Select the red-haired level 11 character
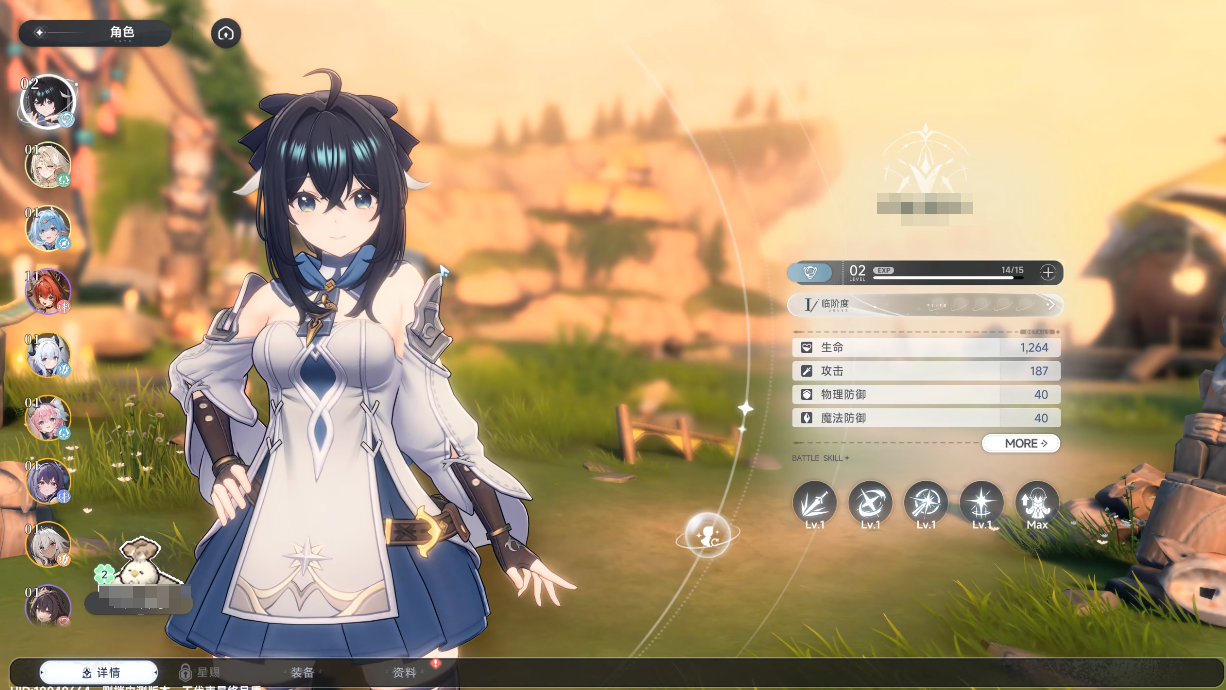 coord(48,292)
